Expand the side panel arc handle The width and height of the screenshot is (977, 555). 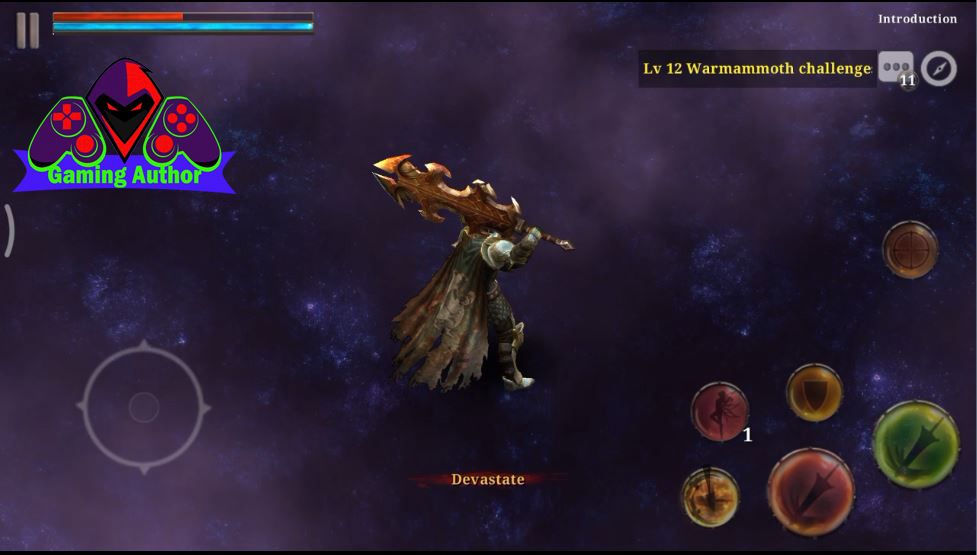[8, 230]
